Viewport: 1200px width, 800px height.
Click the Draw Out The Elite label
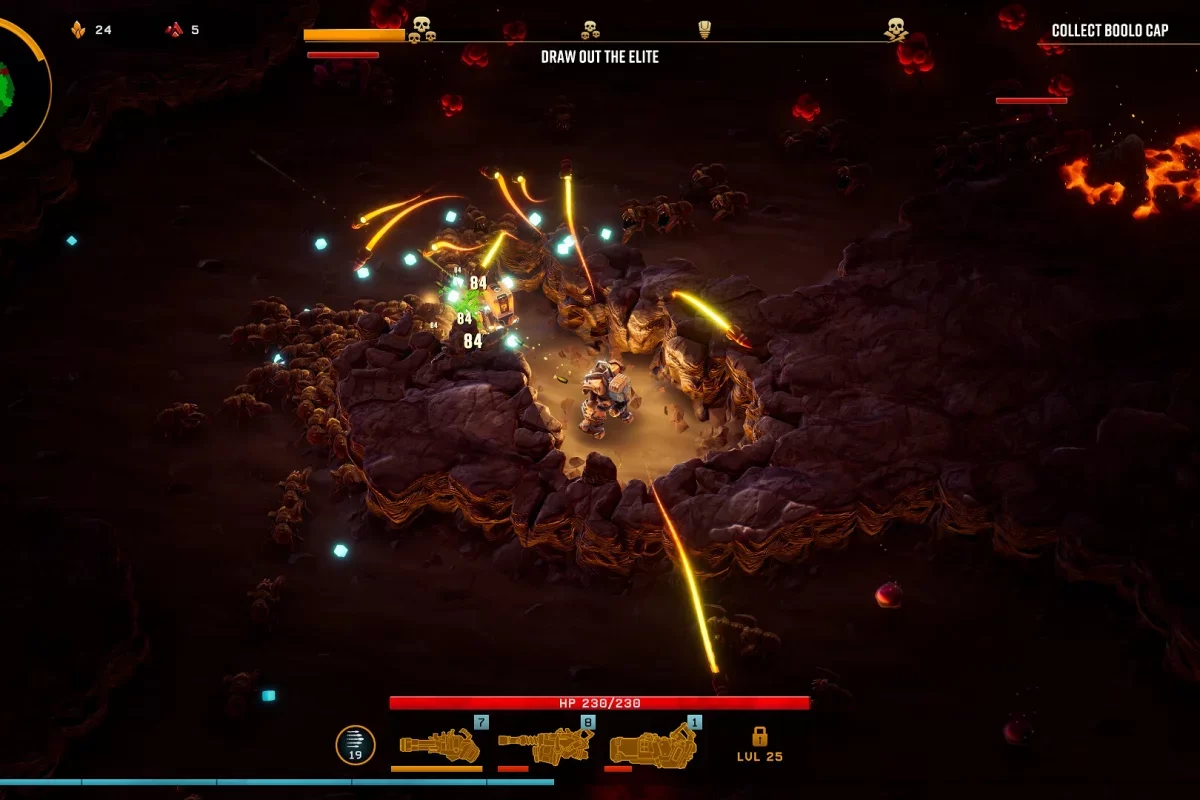pos(600,57)
